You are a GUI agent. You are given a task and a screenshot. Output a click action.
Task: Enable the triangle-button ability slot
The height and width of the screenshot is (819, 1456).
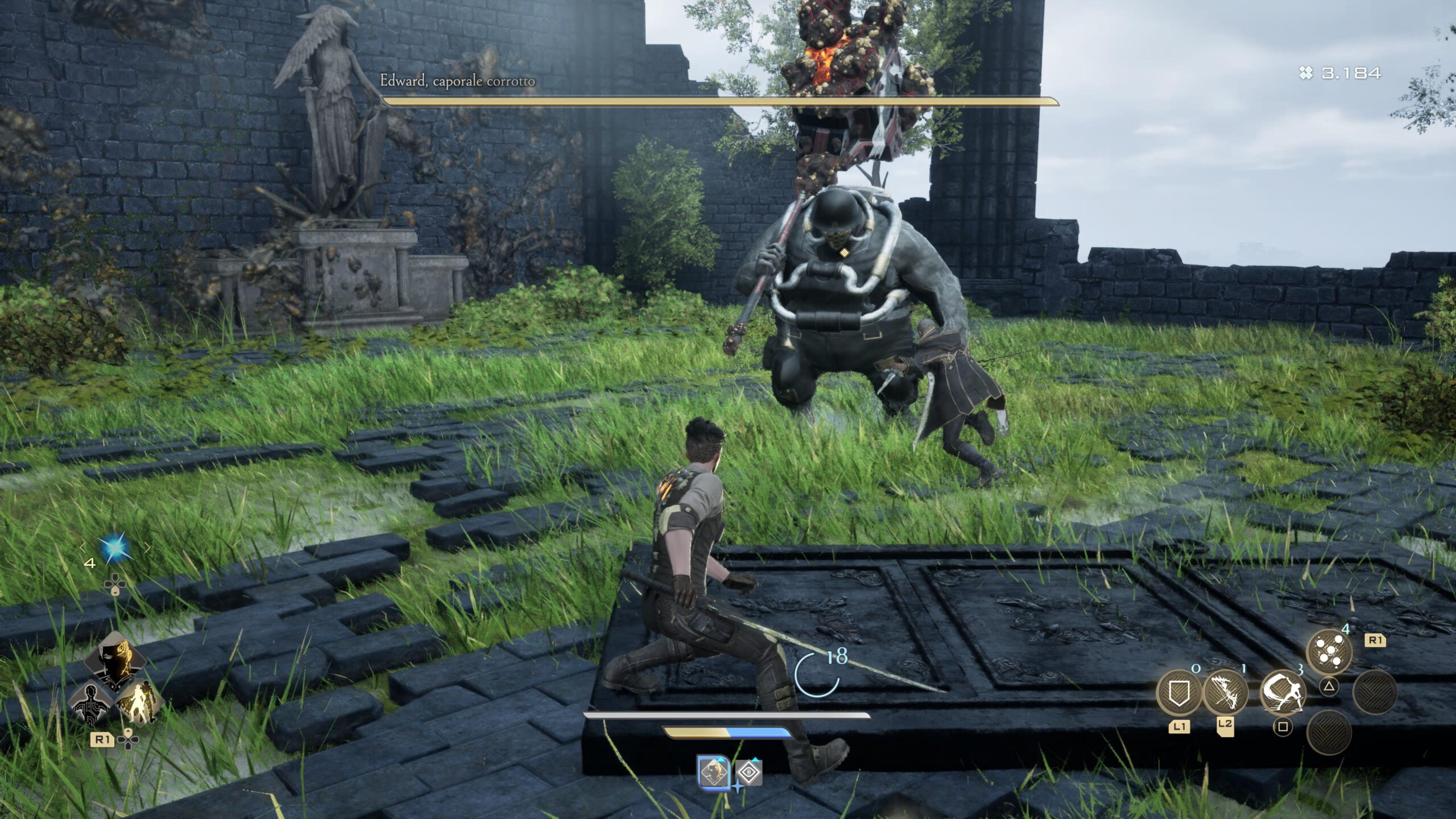pyautogui.click(x=1330, y=687)
